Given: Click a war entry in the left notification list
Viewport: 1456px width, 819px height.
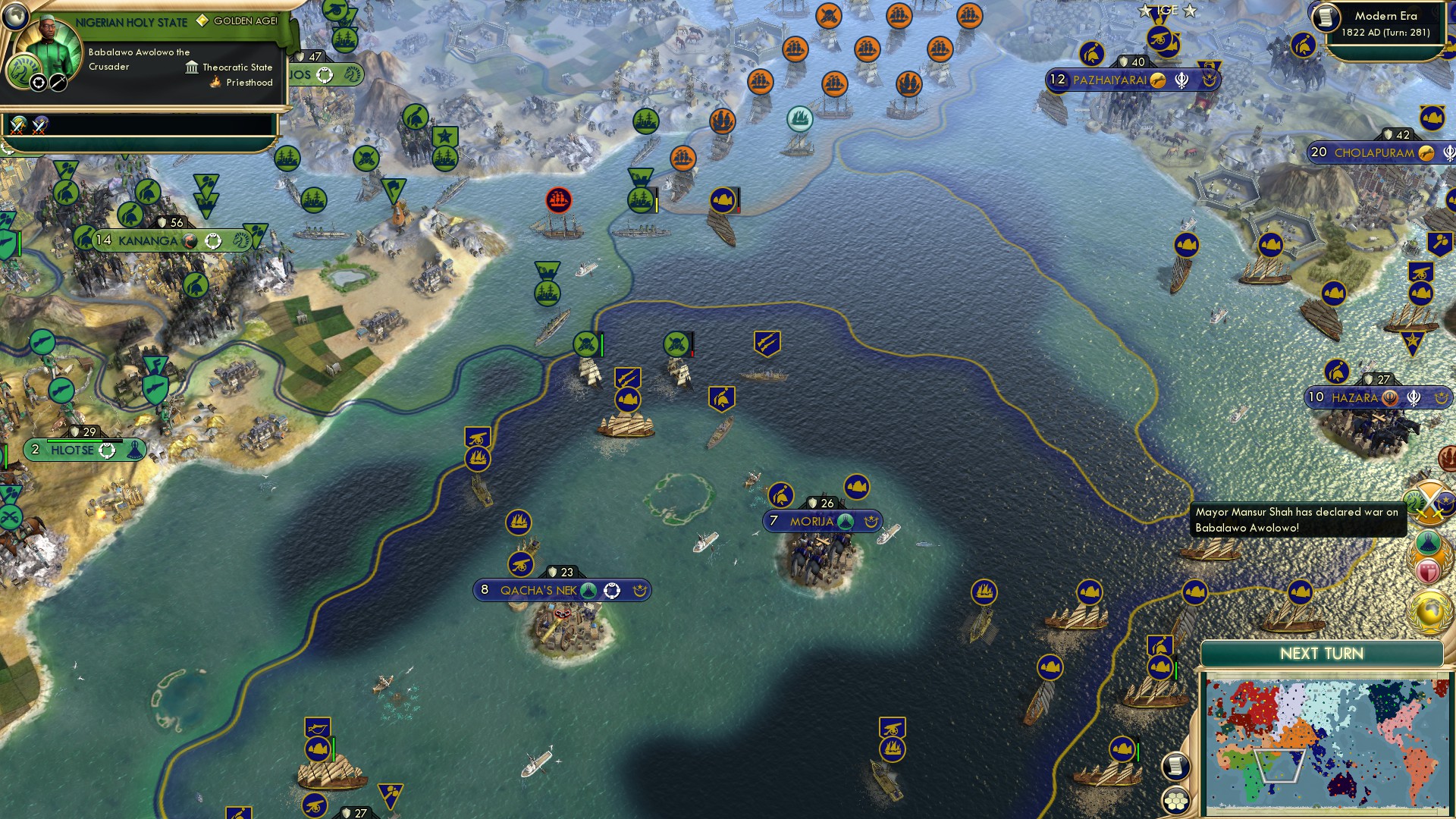Looking at the screenshot, I should click(18, 126).
